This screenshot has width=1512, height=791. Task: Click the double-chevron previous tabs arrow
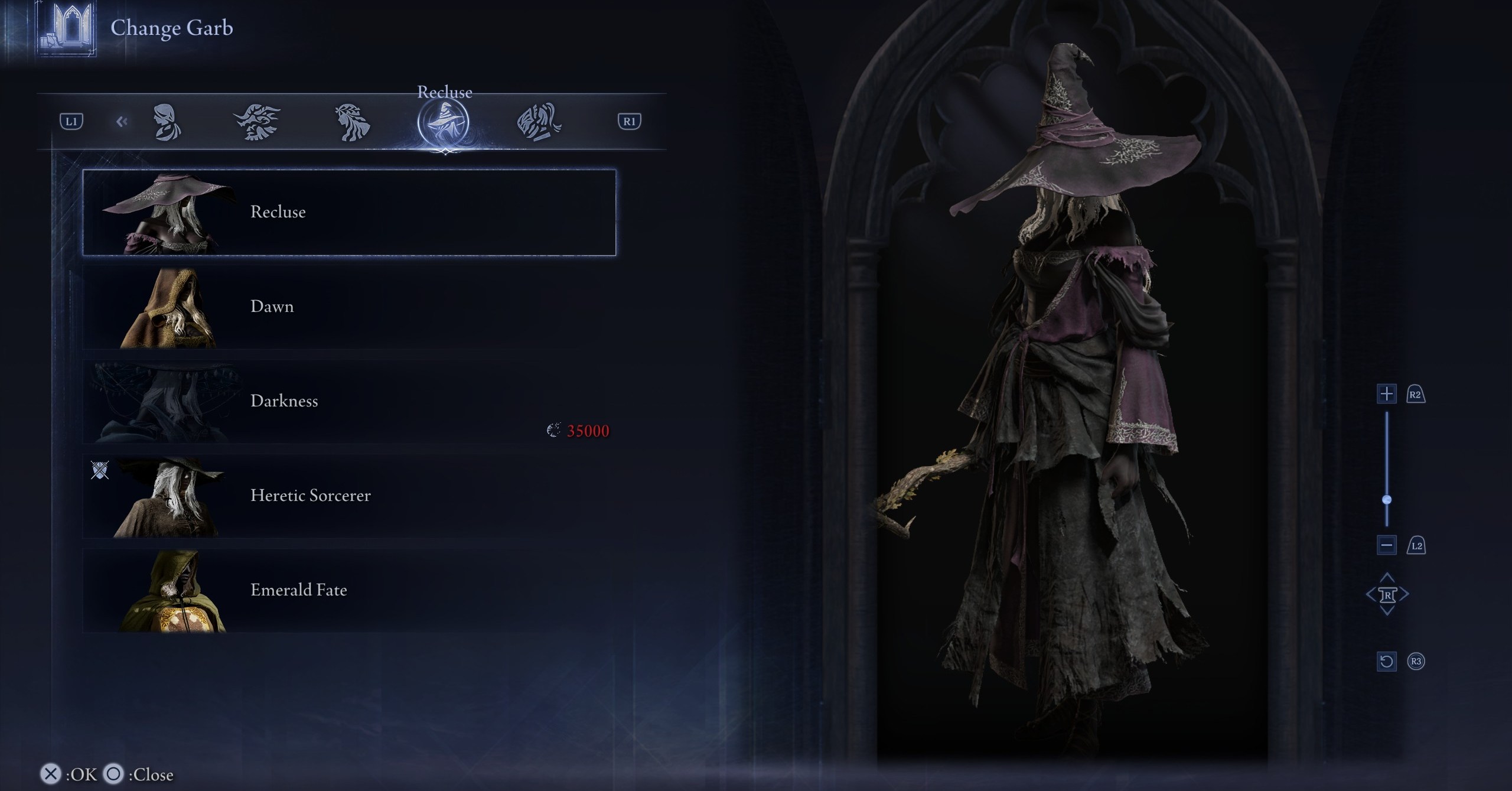point(122,122)
